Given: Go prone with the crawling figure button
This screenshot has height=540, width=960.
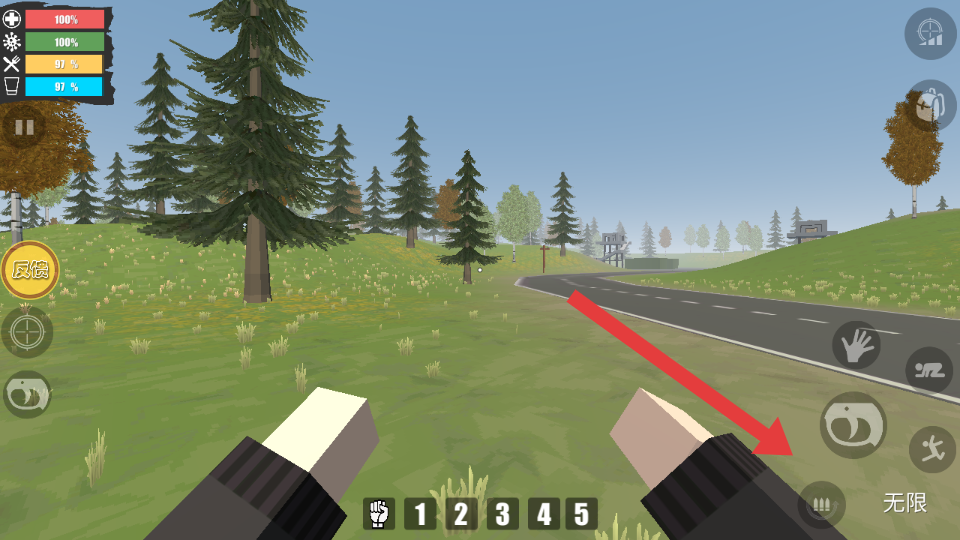Looking at the screenshot, I should [x=929, y=370].
